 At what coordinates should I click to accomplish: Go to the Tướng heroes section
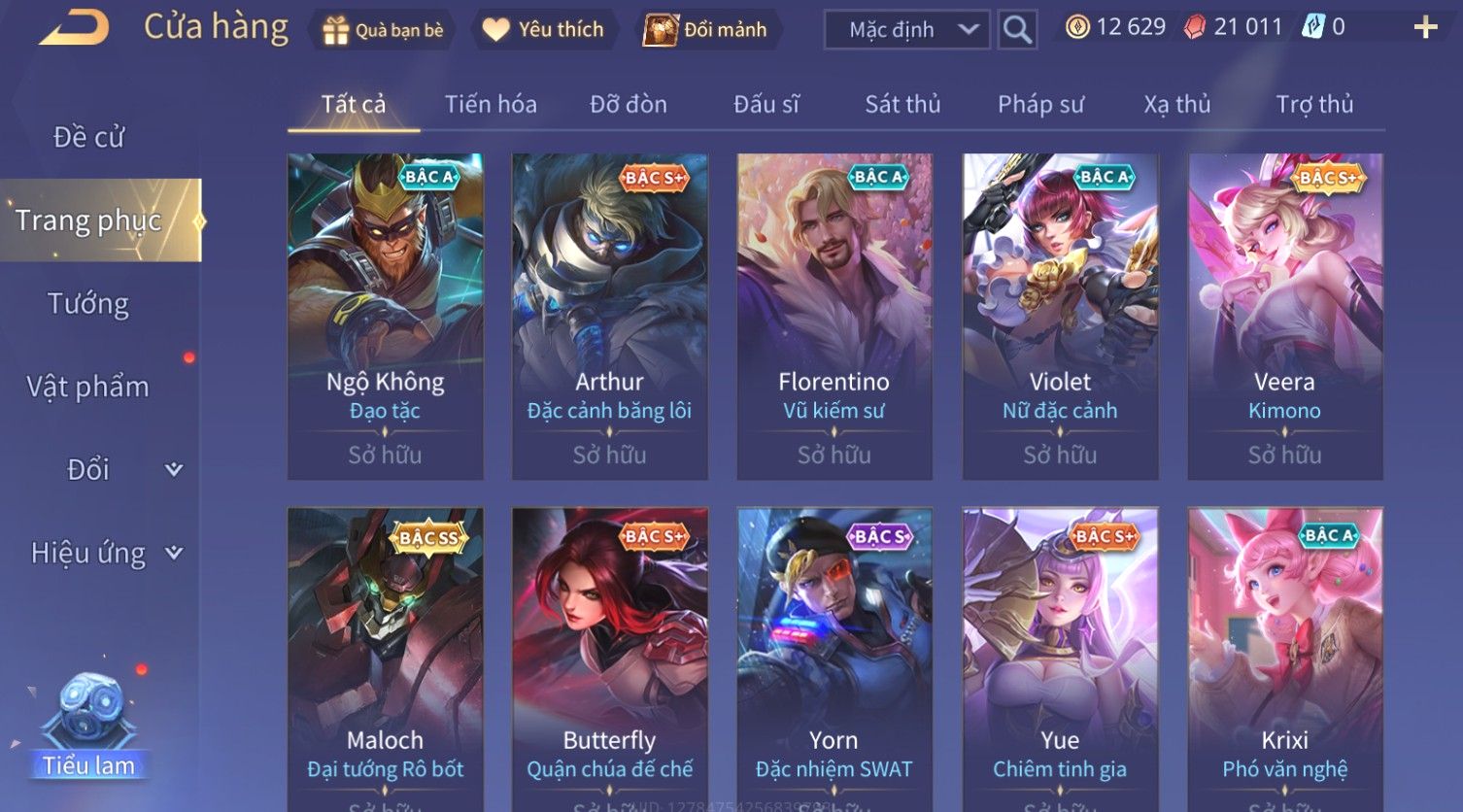pyautogui.click(x=88, y=304)
